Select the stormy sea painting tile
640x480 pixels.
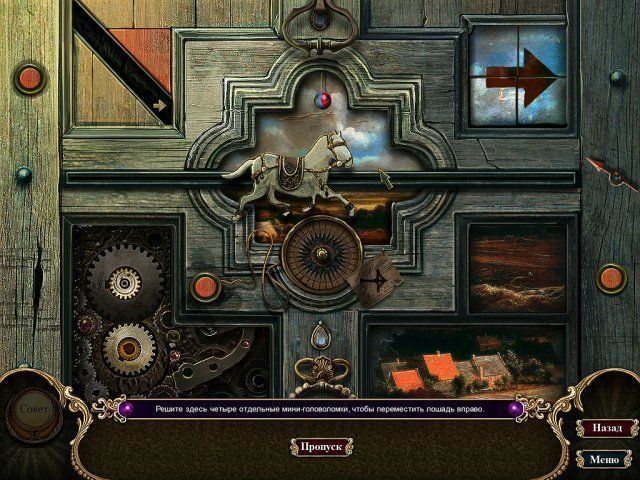tap(518, 265)
